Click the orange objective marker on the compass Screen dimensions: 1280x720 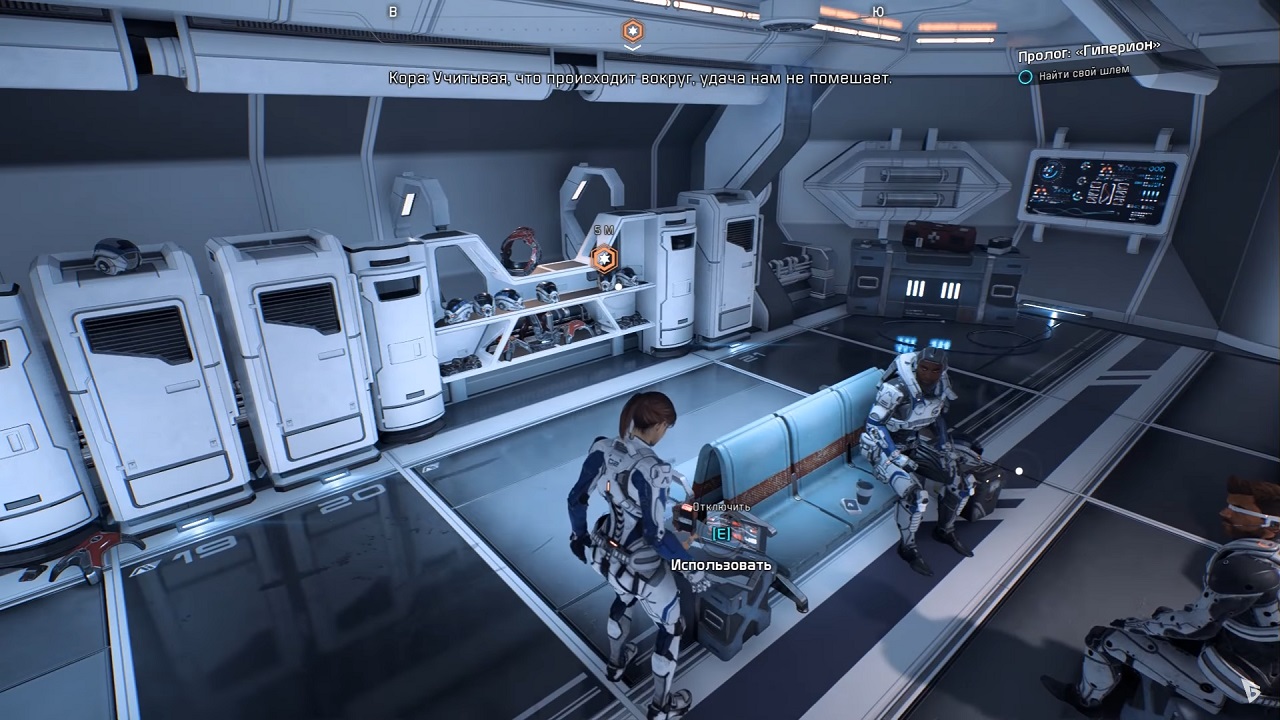click(633, 31)
